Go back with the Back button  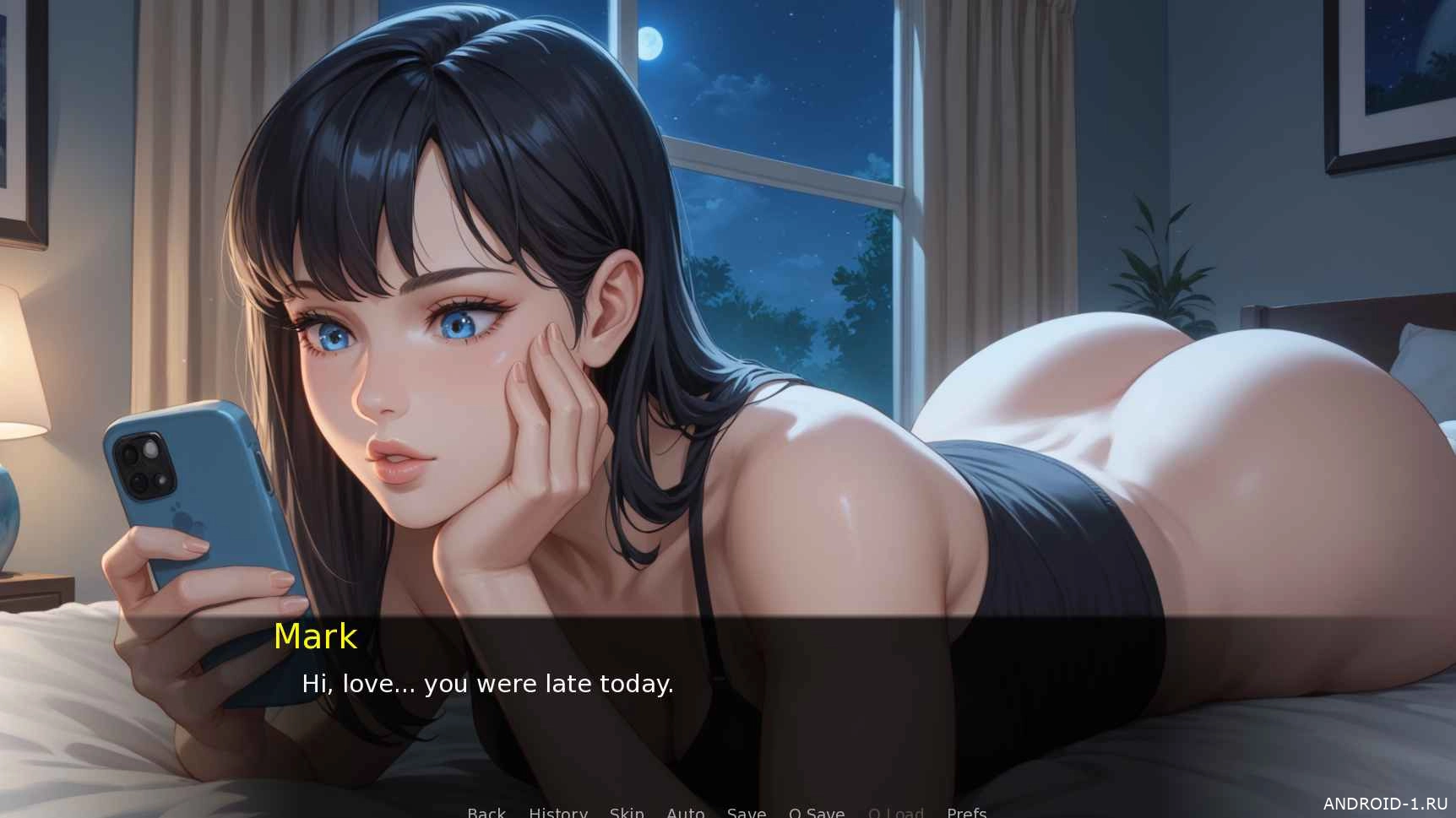coord(486,812)
